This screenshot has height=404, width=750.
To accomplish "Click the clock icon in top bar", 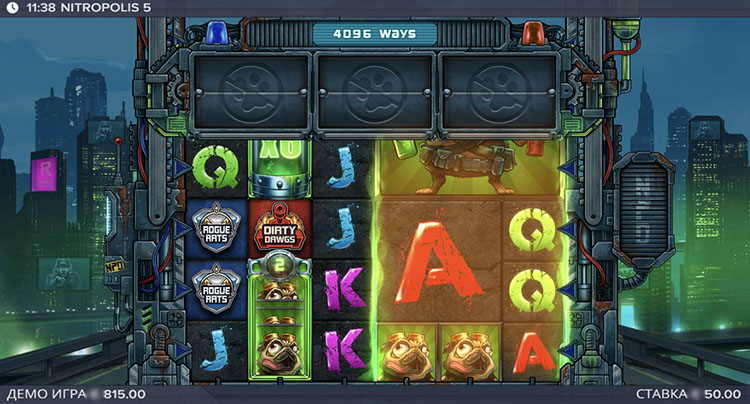I will pos(11,8).
